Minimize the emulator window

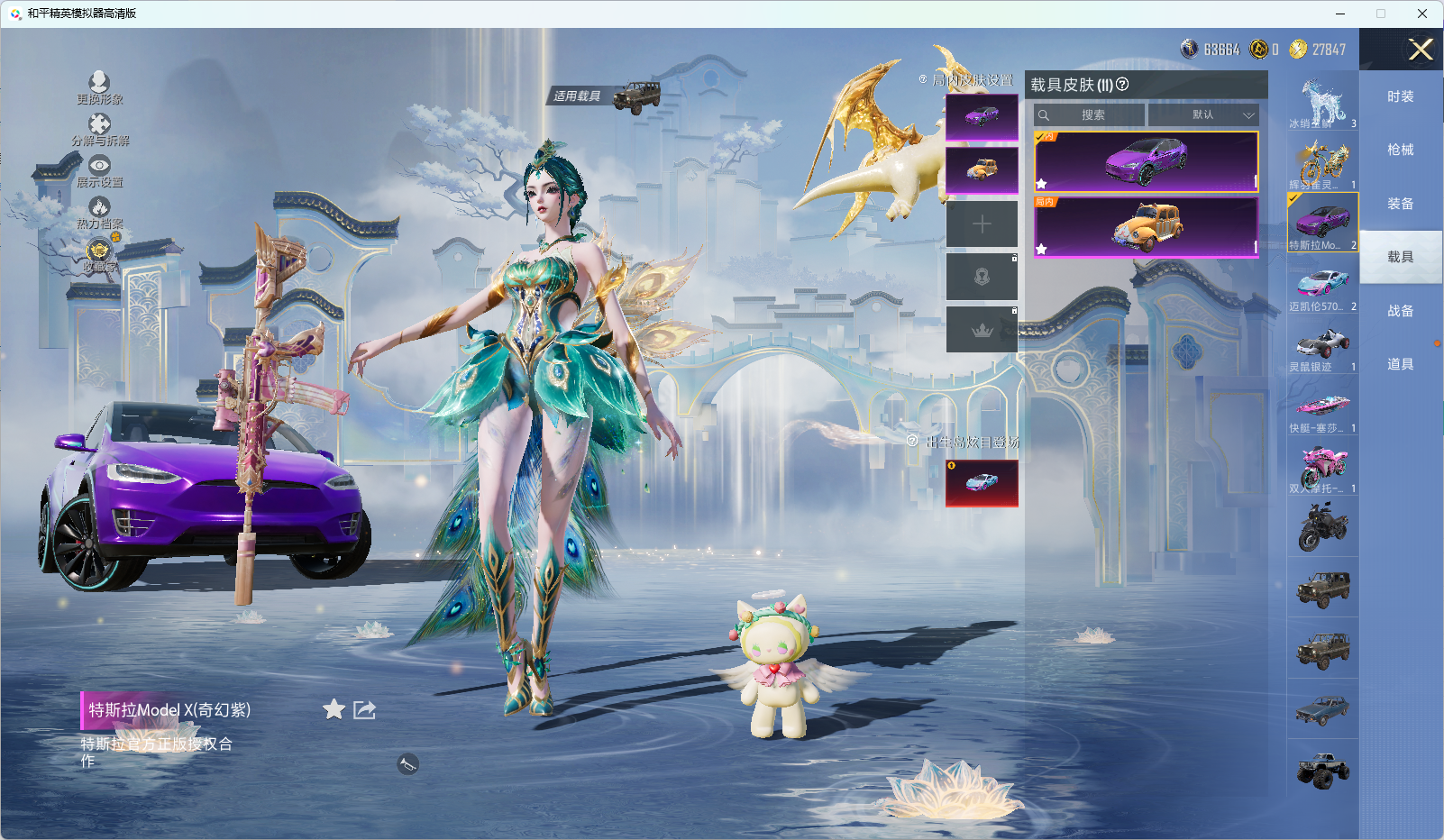1340,14
